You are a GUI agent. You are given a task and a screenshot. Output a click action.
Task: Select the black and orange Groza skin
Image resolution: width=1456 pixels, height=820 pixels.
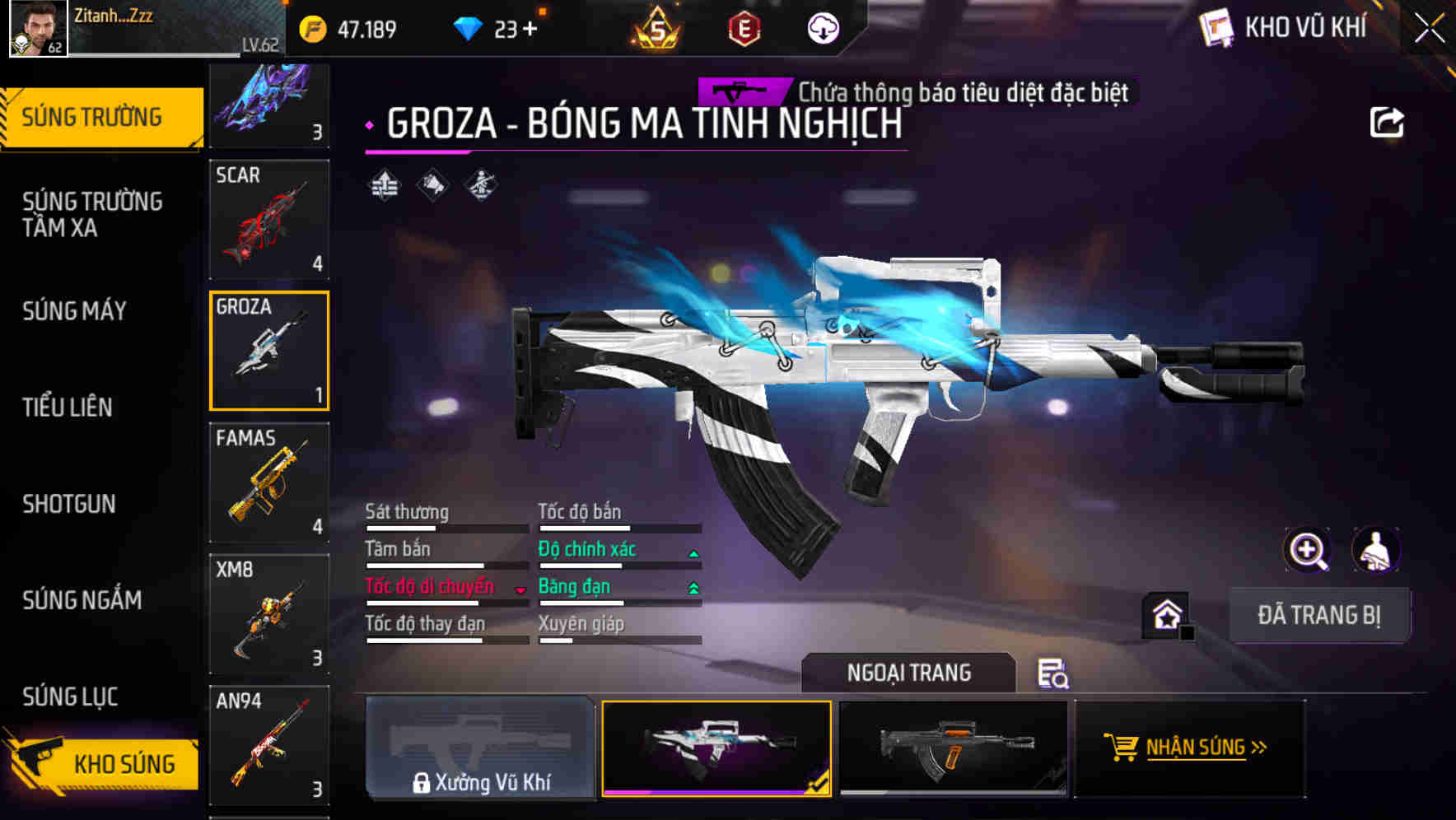point(953,748)
